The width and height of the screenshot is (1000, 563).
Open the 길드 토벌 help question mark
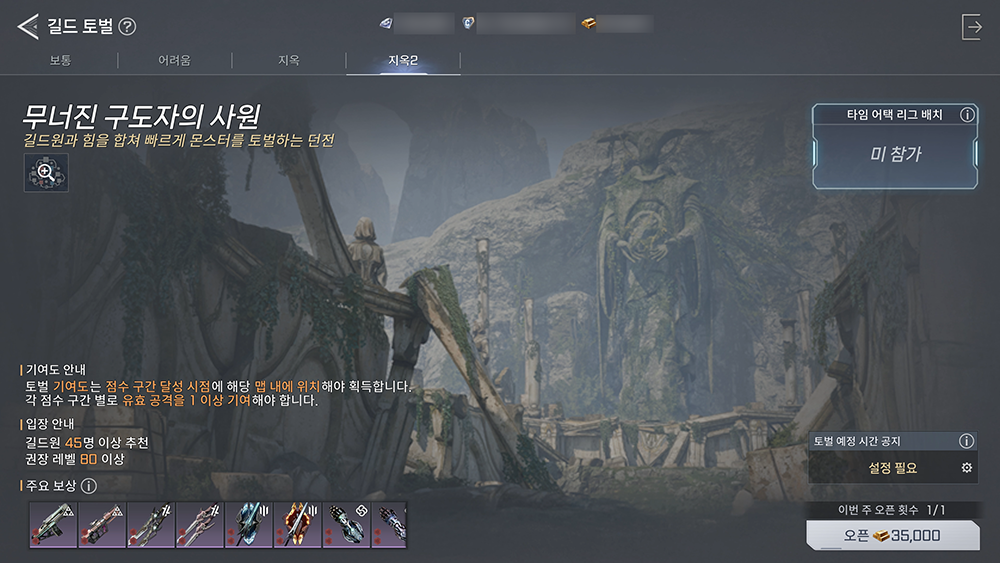[x=127, y=27]
